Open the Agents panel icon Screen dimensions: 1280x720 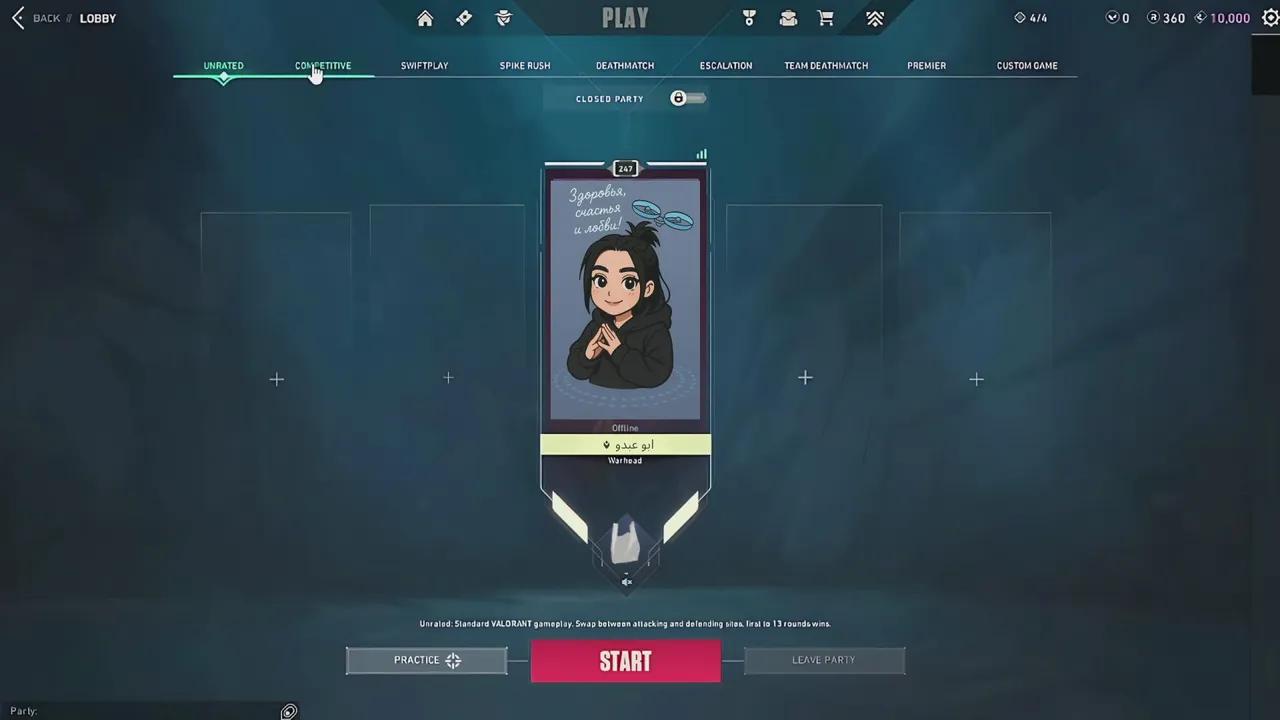coord(503,17)
